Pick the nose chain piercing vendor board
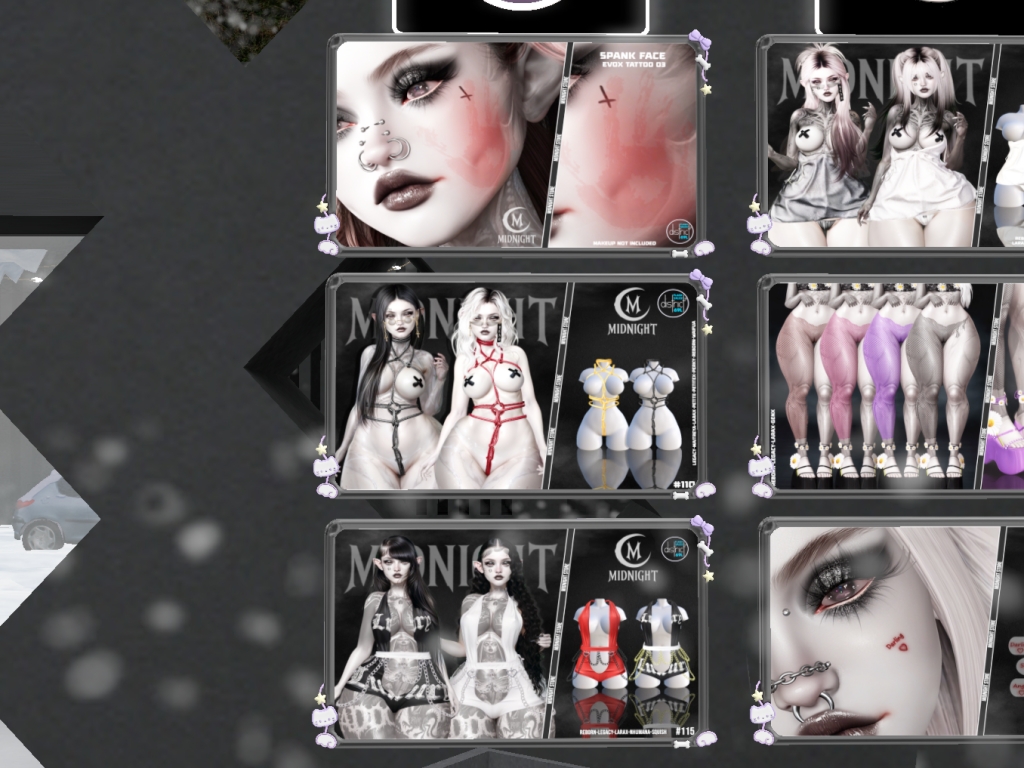Viewport: 1024px width, 768px height. click(890, 632)
